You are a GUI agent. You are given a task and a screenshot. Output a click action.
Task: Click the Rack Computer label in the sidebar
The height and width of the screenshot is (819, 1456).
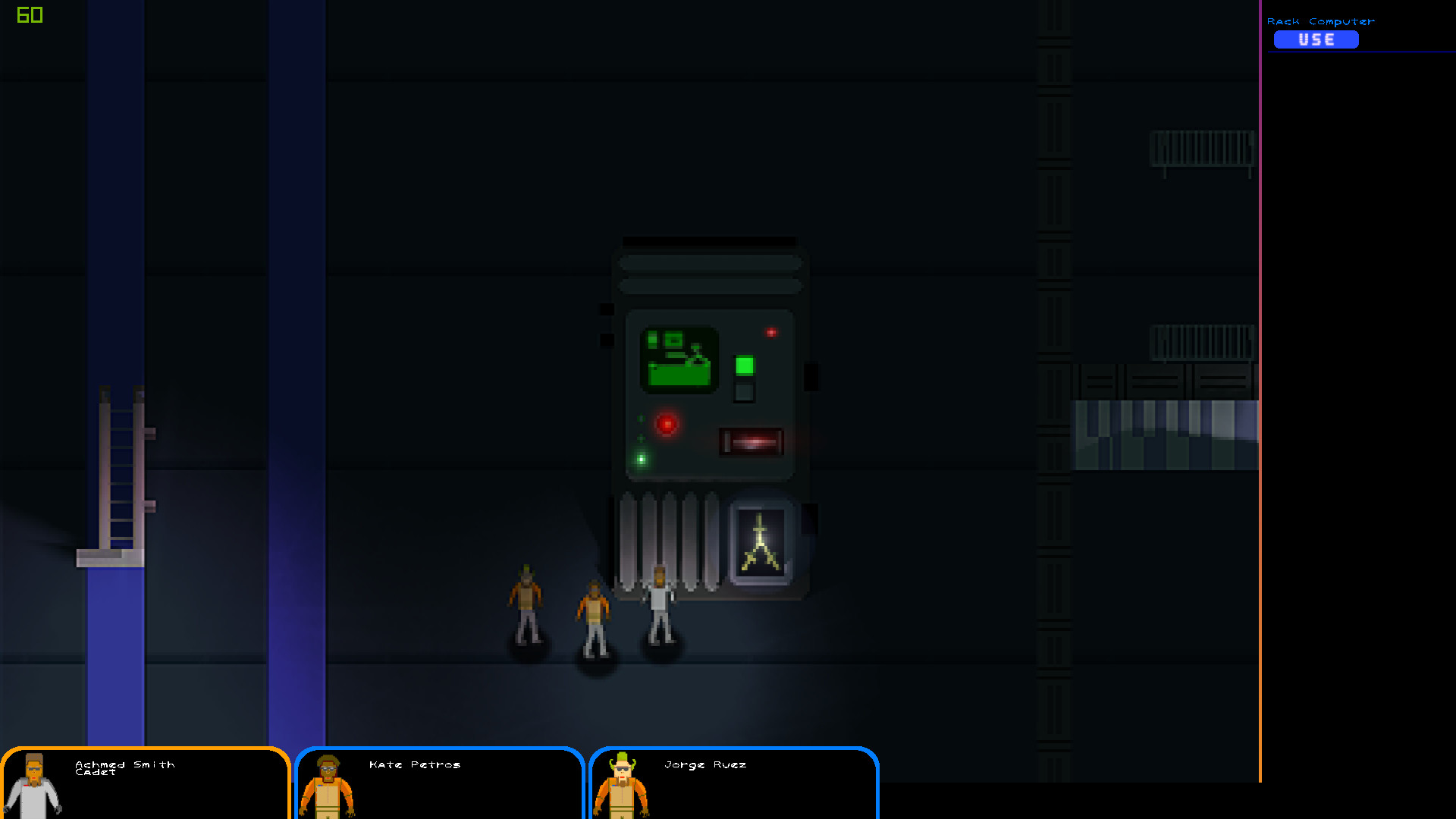pyautogui.click(x=1322, y=21)
